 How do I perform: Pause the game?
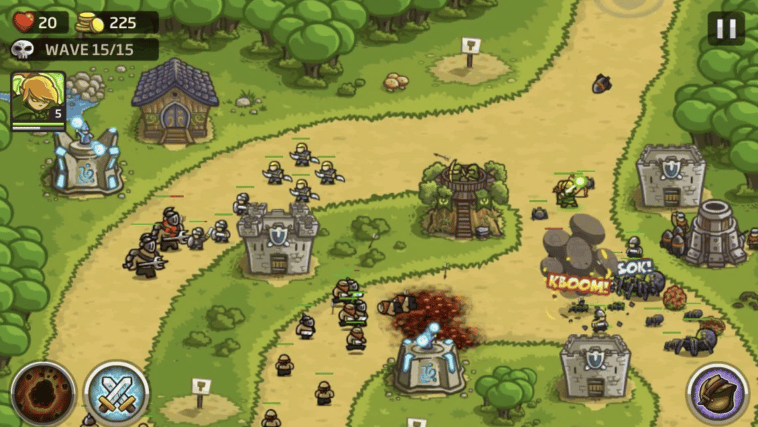coord(726,28)
